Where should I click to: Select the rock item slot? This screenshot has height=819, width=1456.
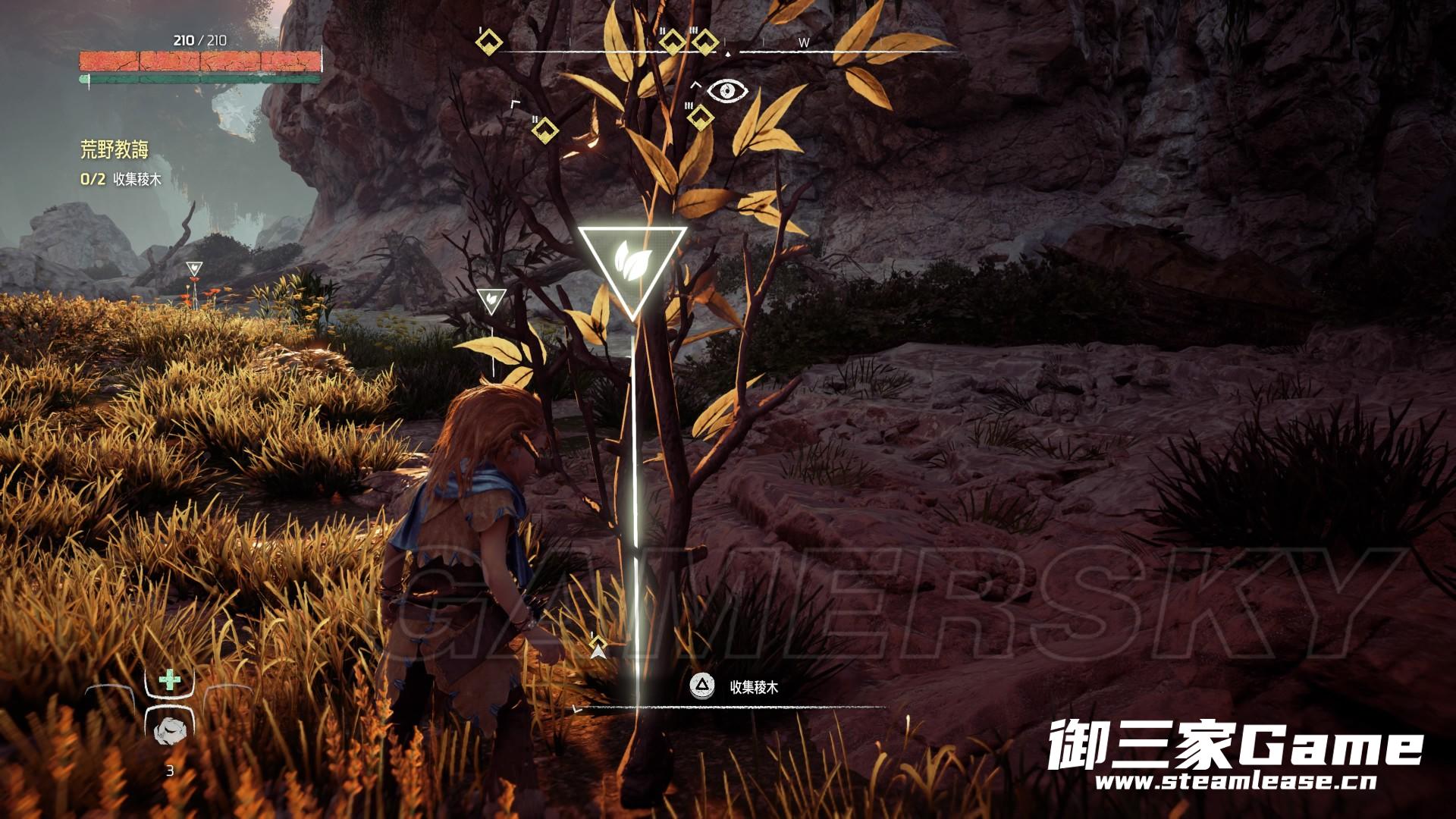[170, 730]
